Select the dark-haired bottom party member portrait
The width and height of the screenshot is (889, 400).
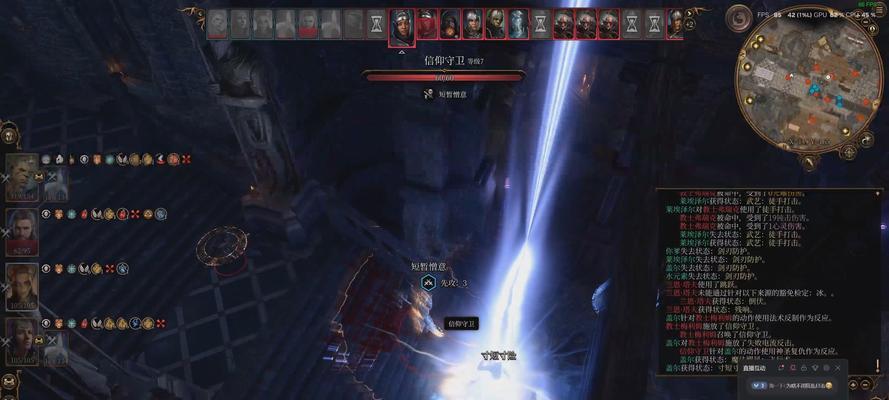click(22, 338)
